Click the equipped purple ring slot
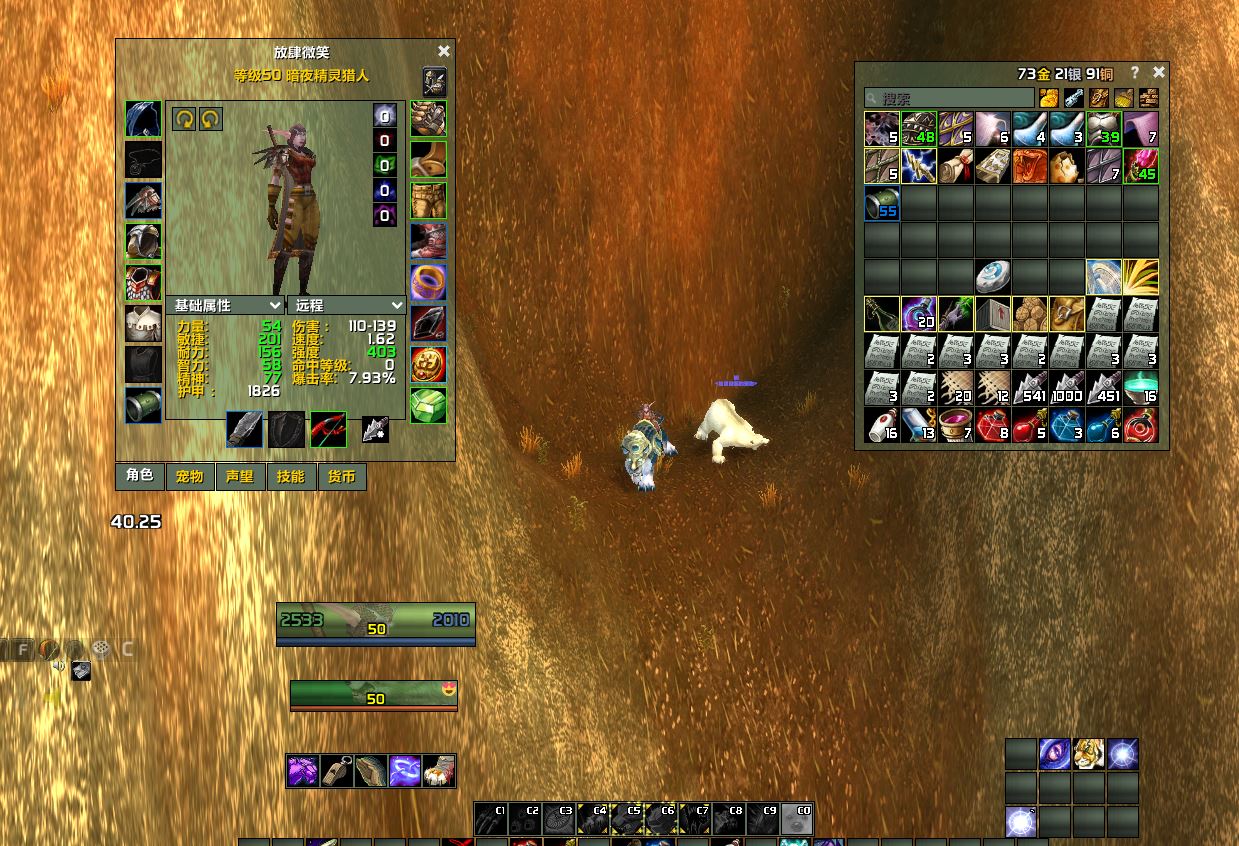Screen dimensions: 1239x846 click(x=428, y=283)
